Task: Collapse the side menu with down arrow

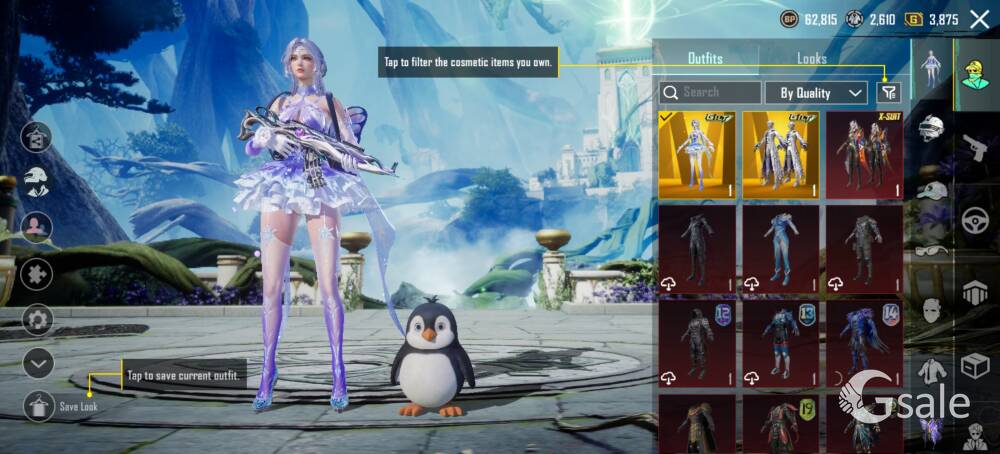Action: [x=38, y=363]
